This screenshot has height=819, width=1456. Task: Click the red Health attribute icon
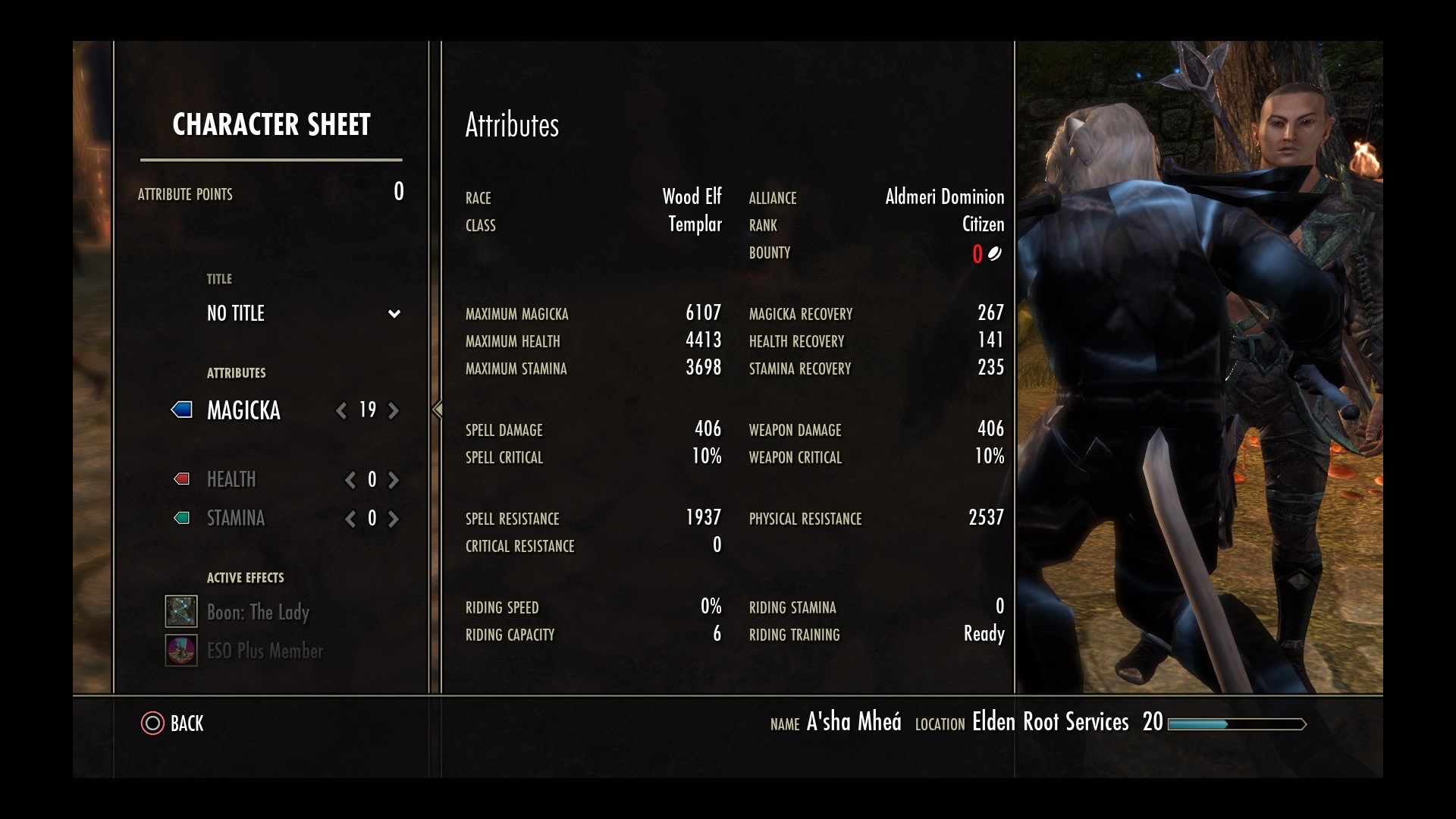pos(180,479)
